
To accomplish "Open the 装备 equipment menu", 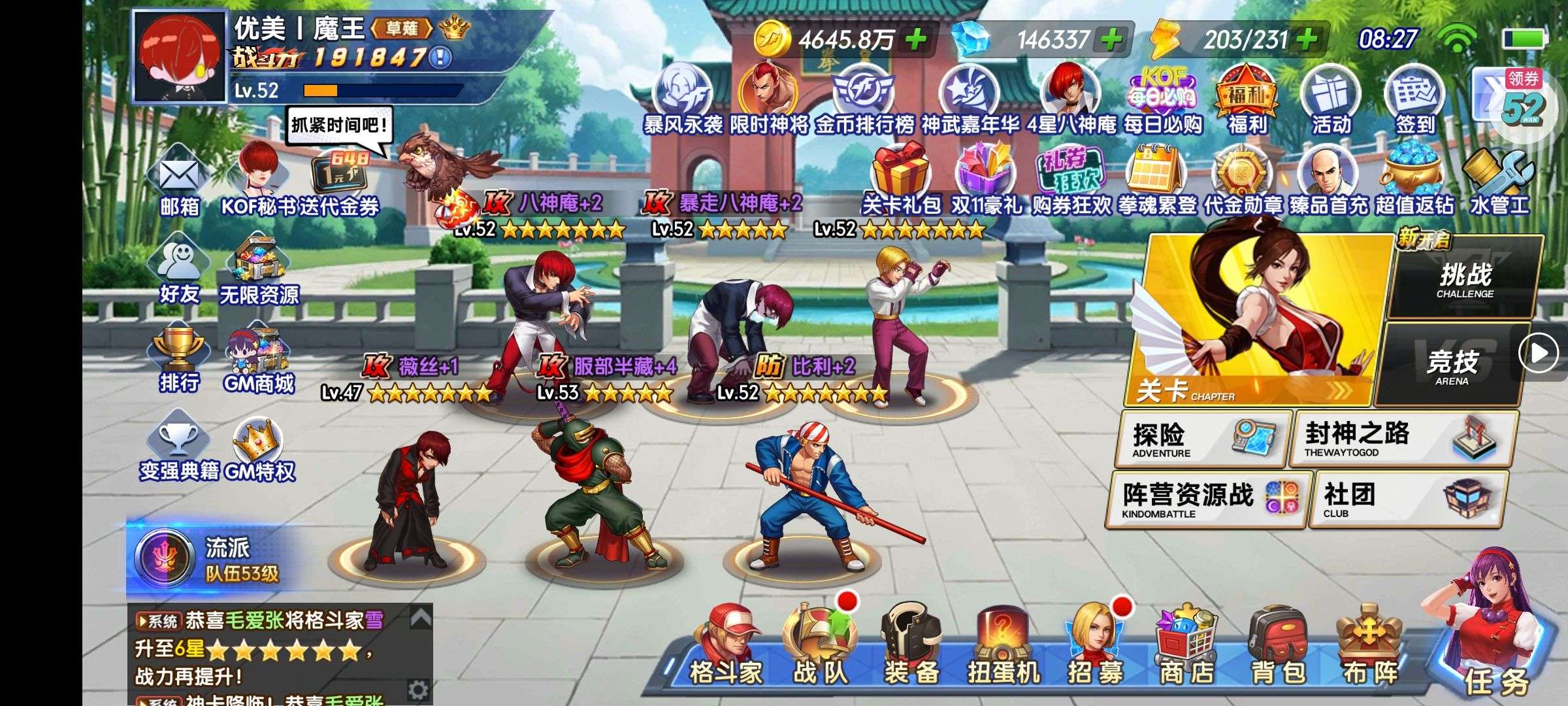I will pyautogui.click(x=910, y=647).
